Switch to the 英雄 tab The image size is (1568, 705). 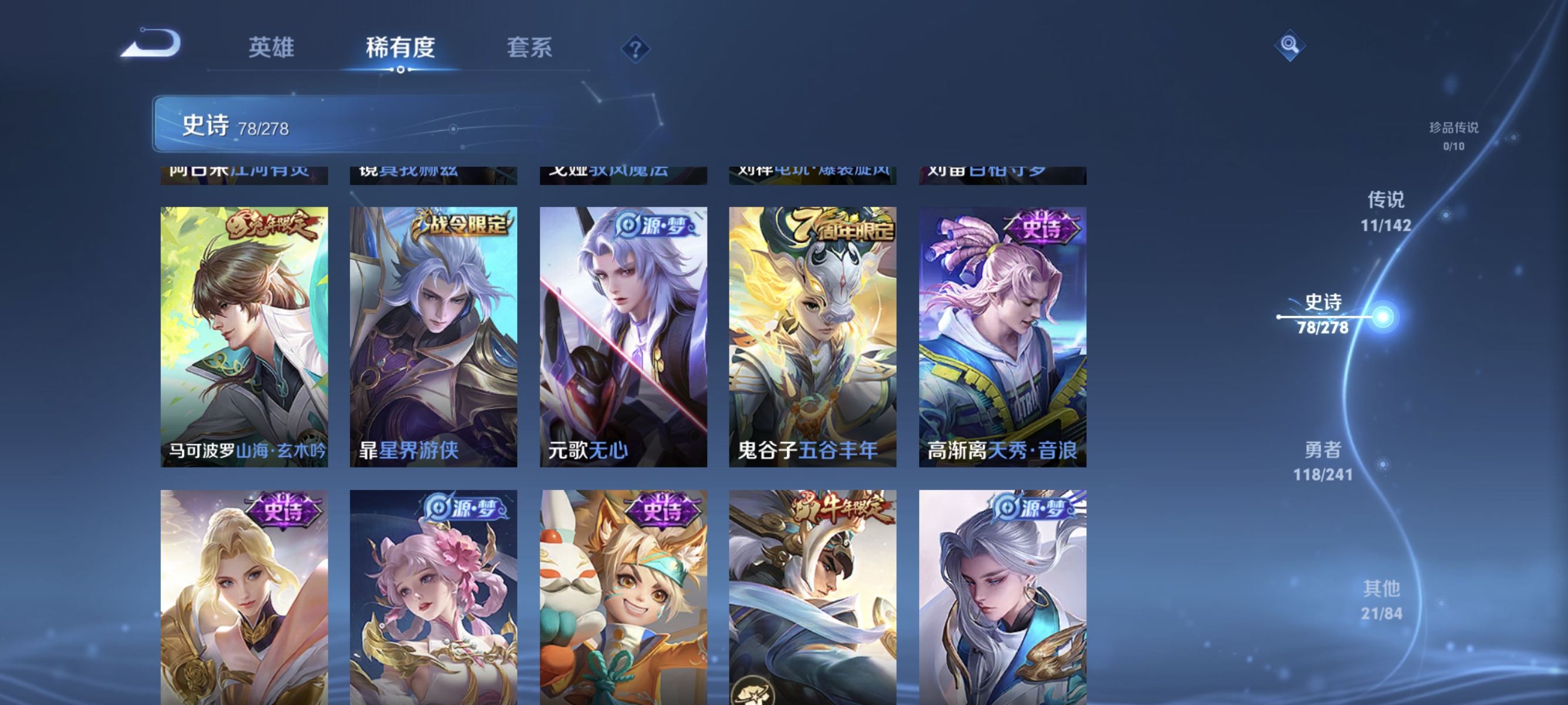pos(271,48)
